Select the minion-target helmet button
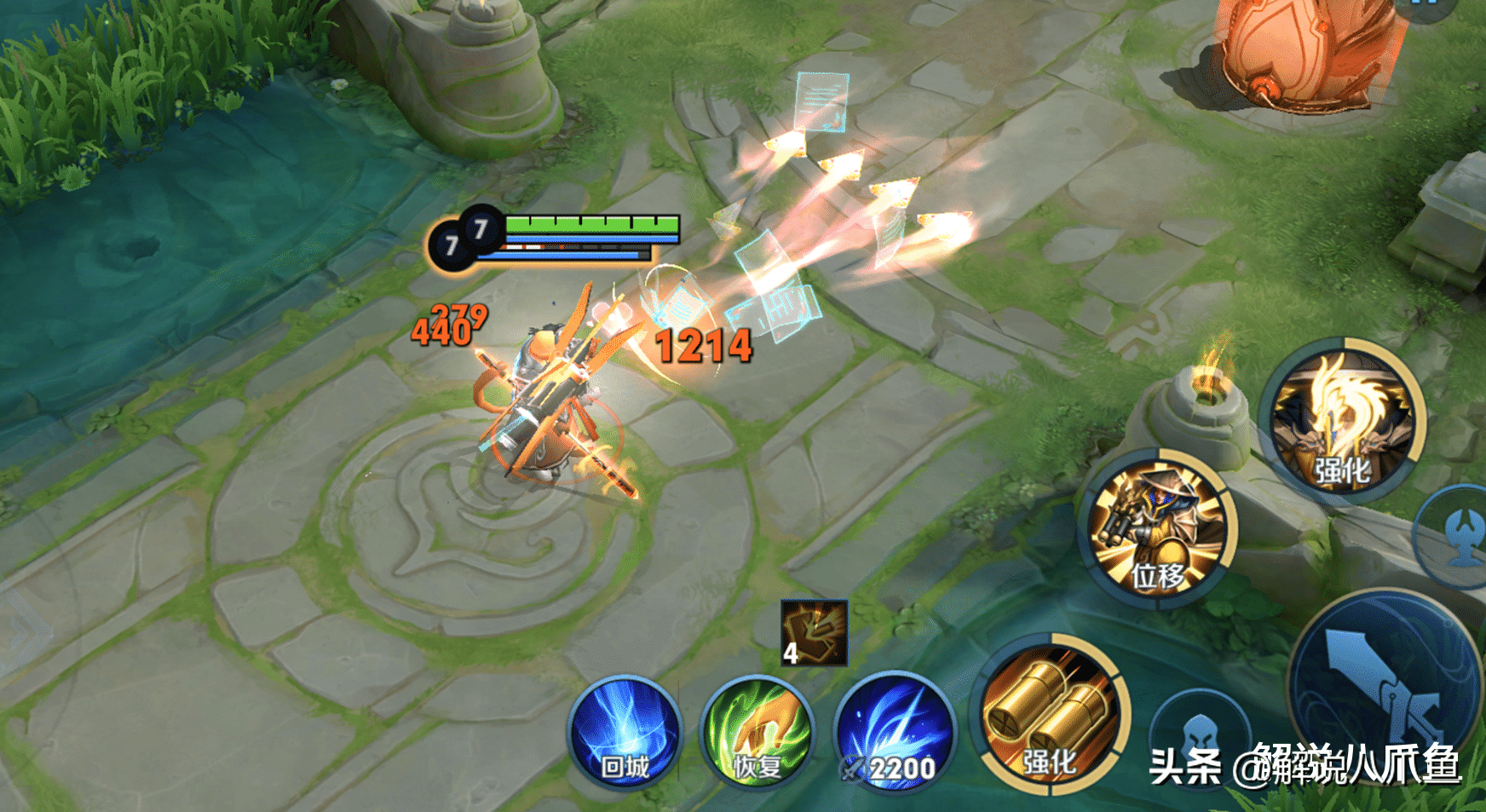 1198,734
